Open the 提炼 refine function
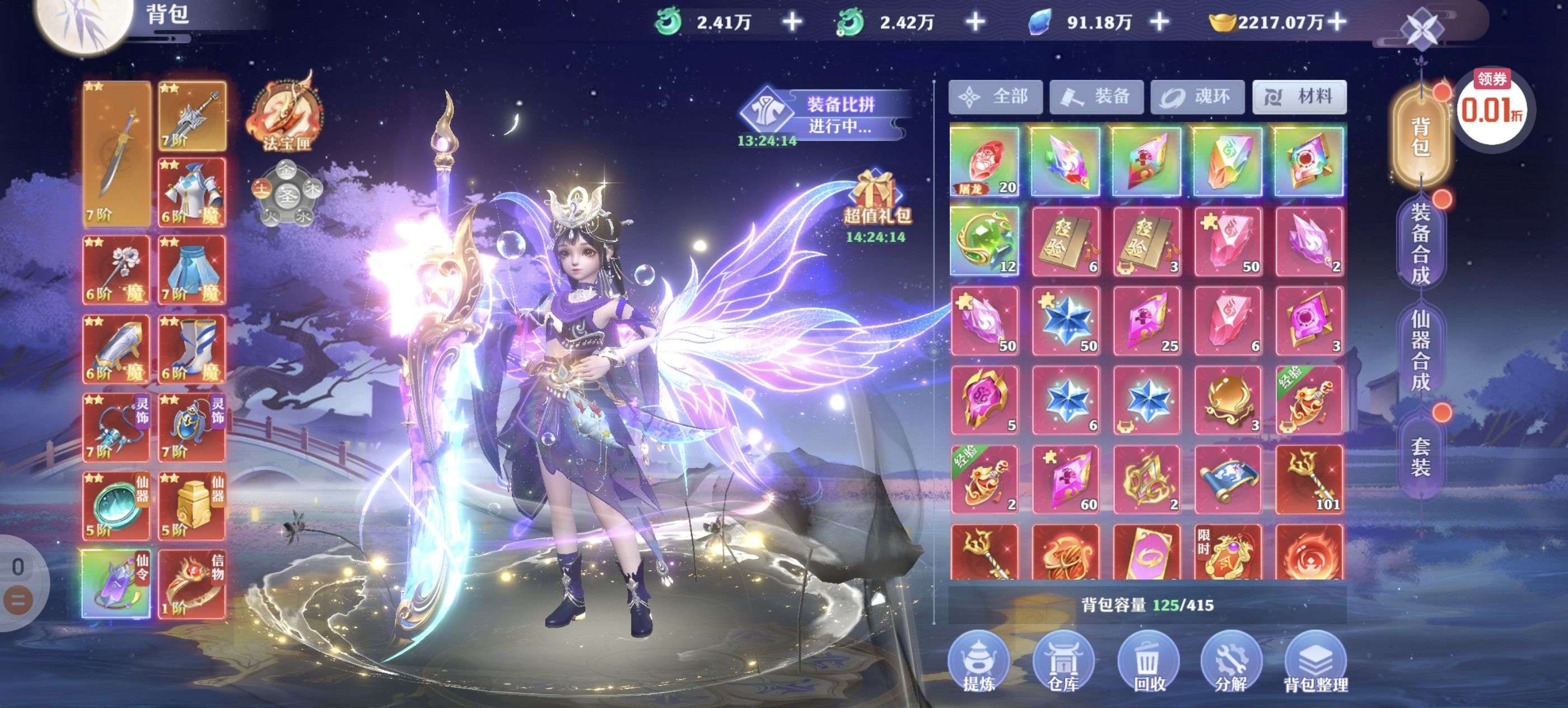This screenshot has width=1568, height=708. coord(978,662)
